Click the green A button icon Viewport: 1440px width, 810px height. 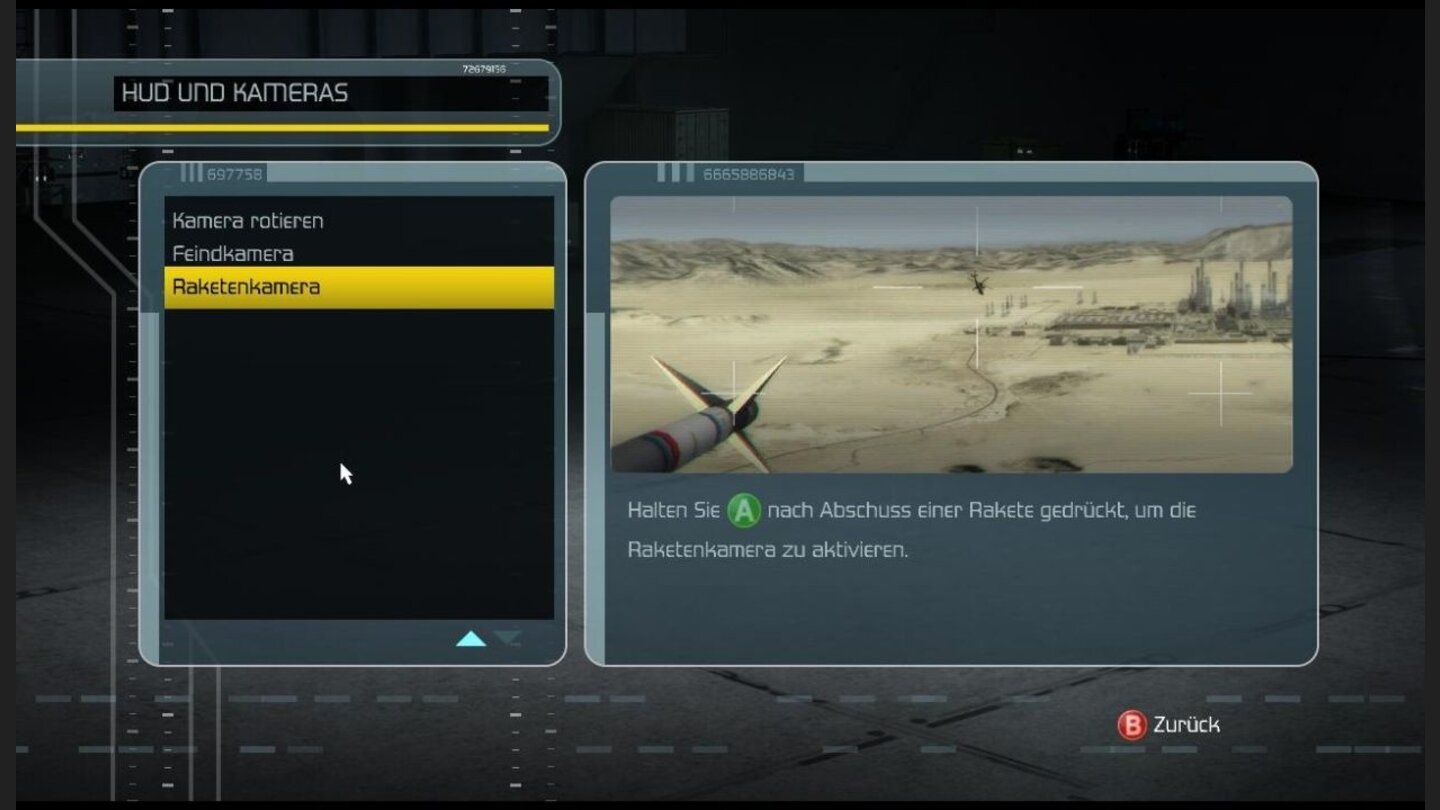(744, 510)
